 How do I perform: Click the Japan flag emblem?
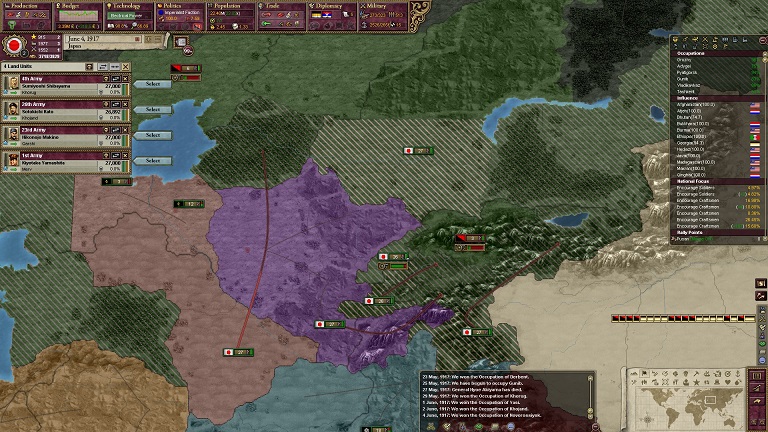[x=16, y=45]
